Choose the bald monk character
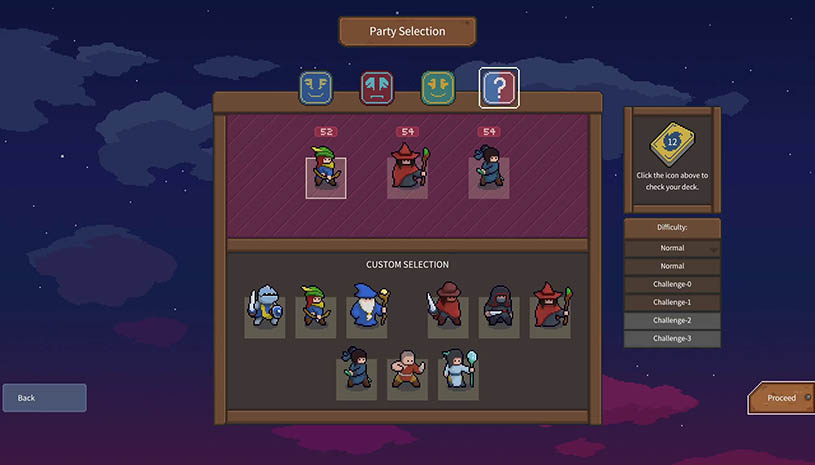The width and height of the screenshot is (815, 465). click(406, 371)
